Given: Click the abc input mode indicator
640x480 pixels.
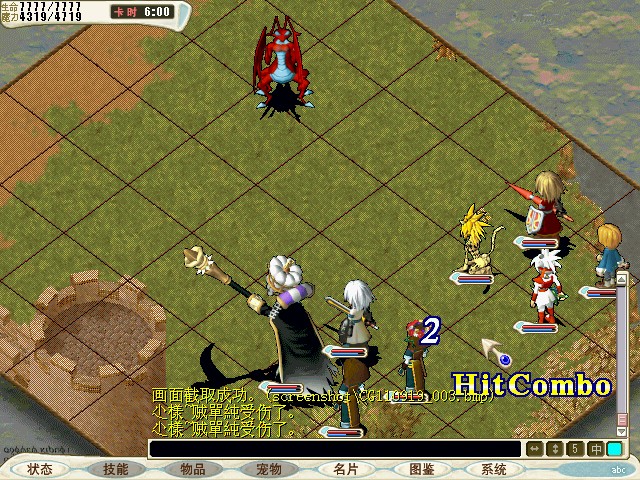Looking at the screenshot, I should tap(618, 468).
